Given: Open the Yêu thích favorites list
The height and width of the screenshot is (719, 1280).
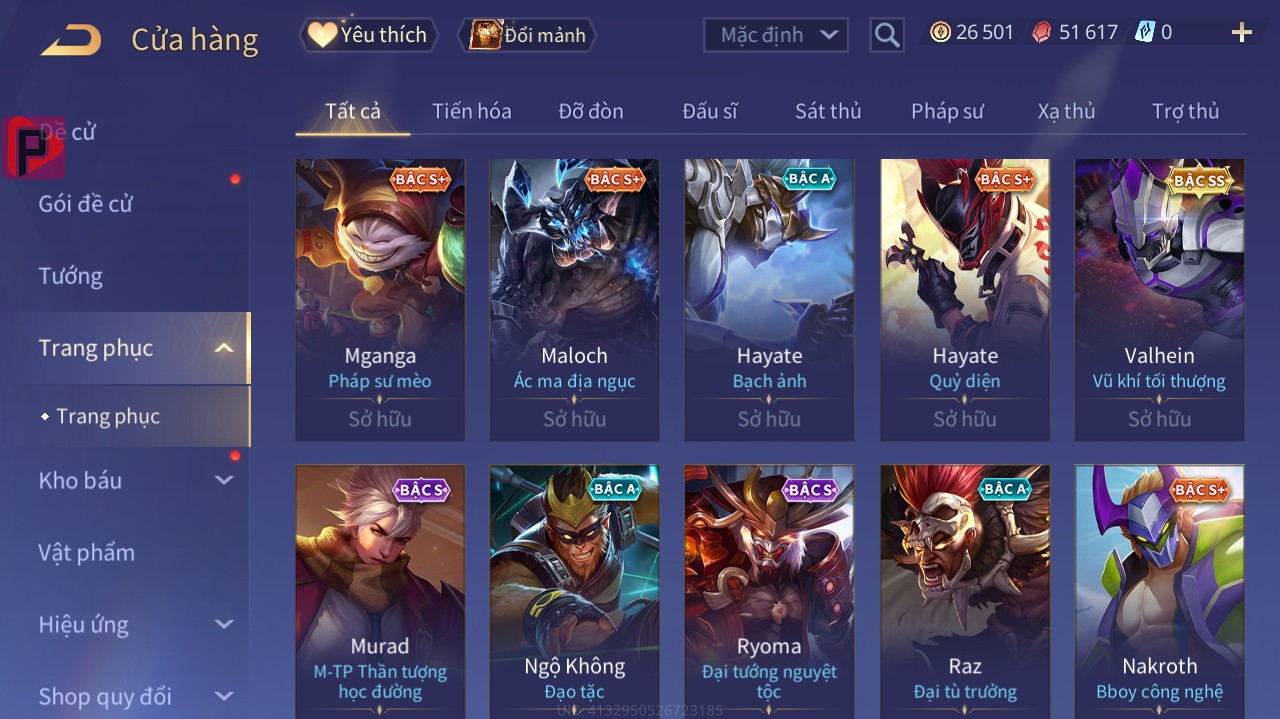Looking at the screenshot, I should [368, 35].
